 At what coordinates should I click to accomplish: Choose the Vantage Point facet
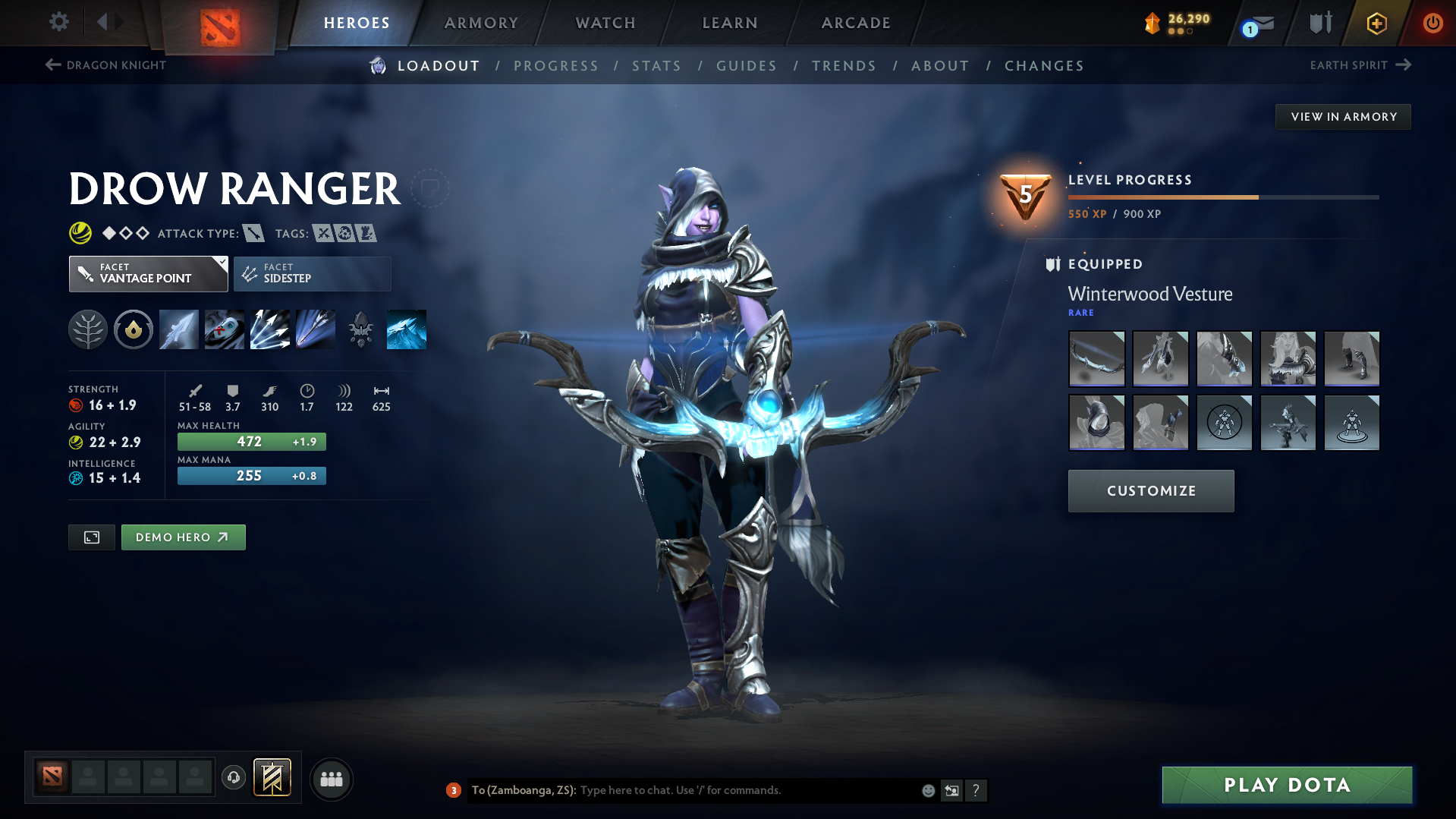coord(148,274)
